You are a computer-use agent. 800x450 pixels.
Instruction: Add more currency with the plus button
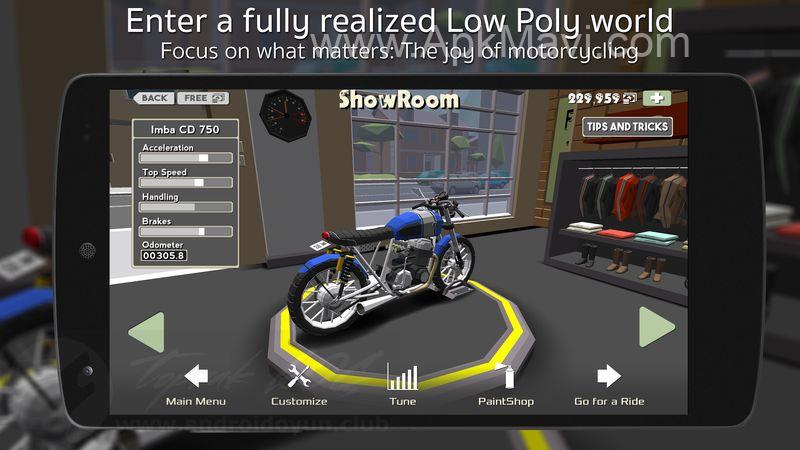(657, 98)
